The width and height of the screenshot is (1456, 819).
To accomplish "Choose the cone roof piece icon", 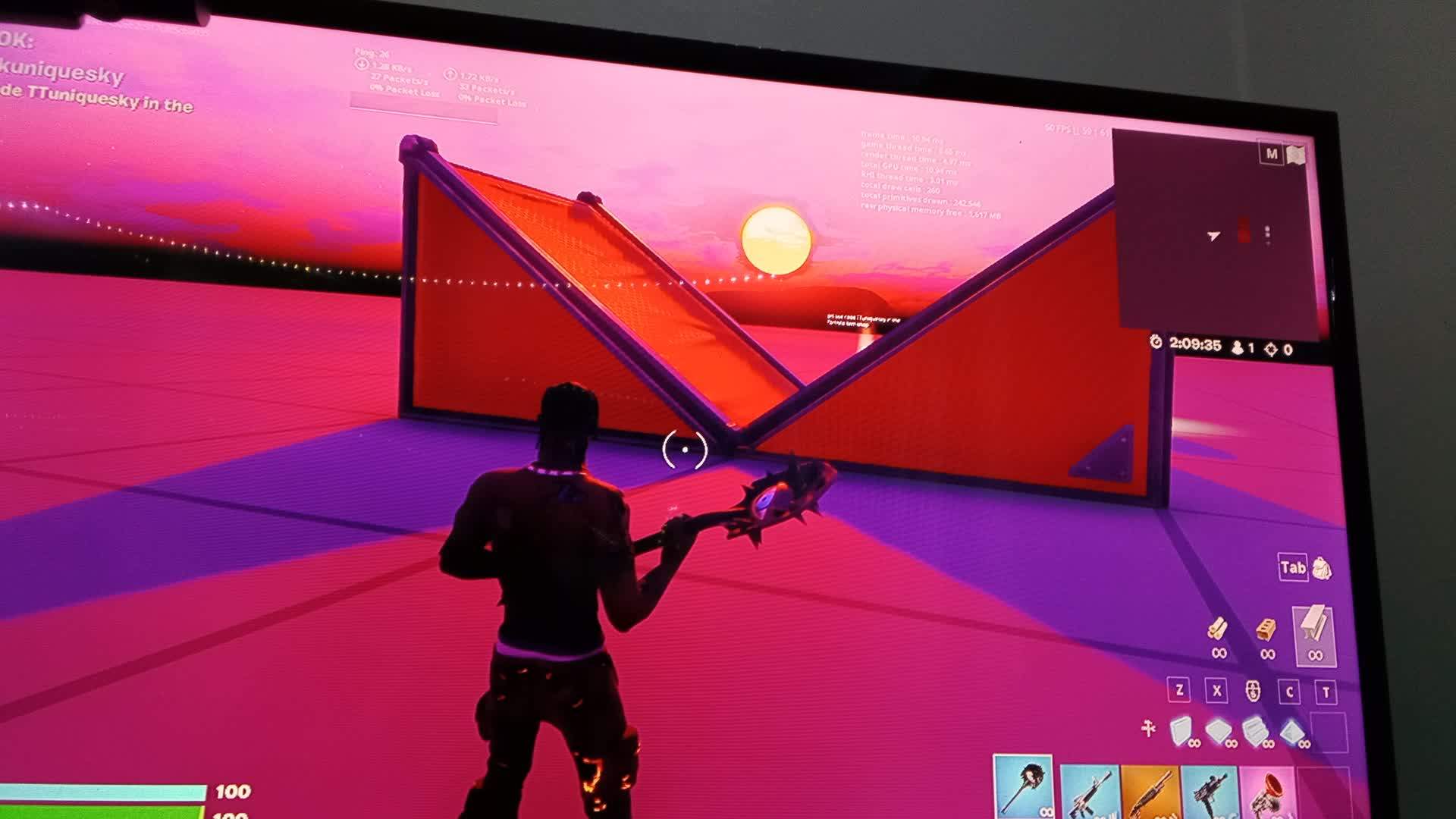I will (1293, 730).
